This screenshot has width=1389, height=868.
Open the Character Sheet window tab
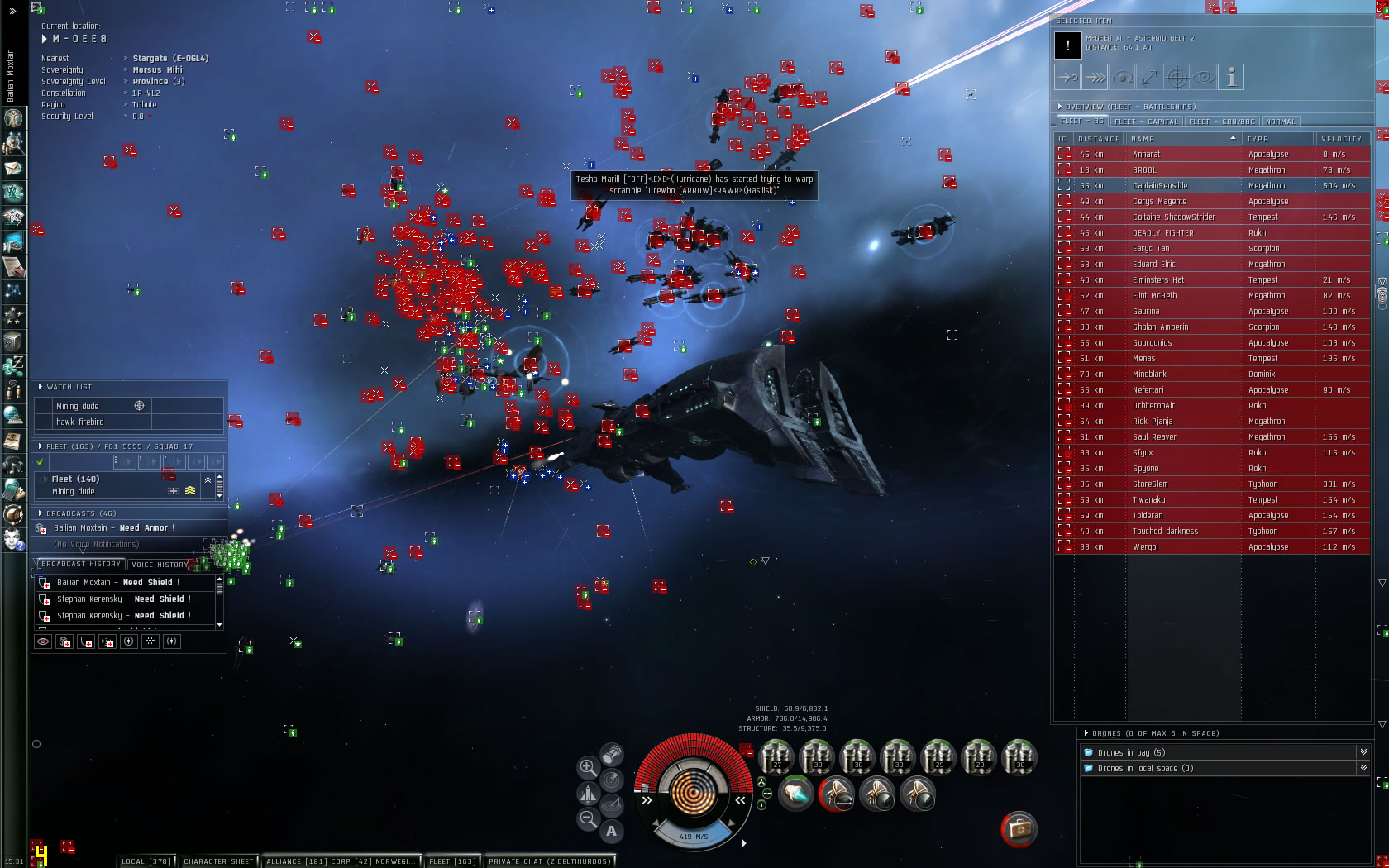(218, 861)
